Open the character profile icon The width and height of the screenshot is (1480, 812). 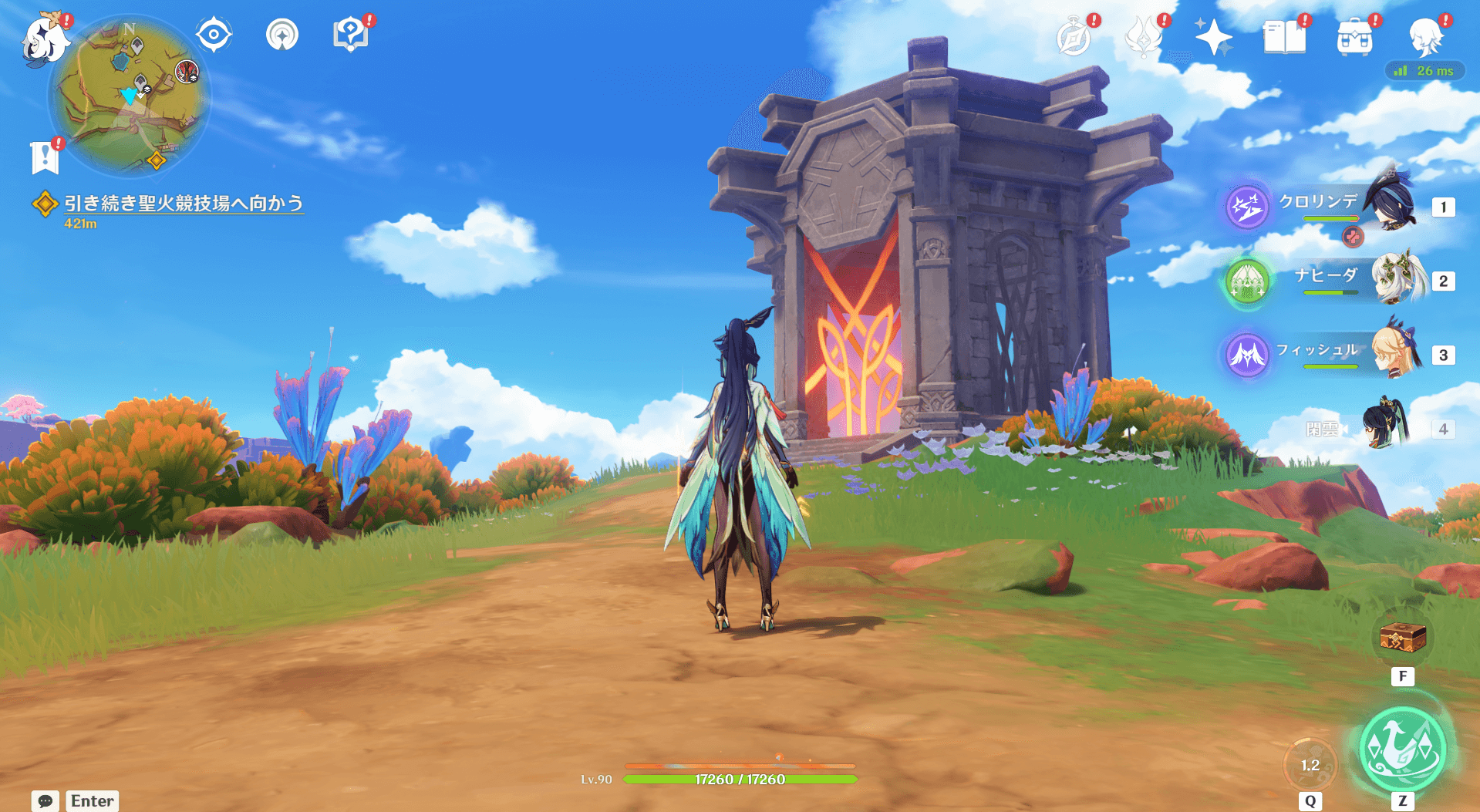click(x=1425, y=37)
